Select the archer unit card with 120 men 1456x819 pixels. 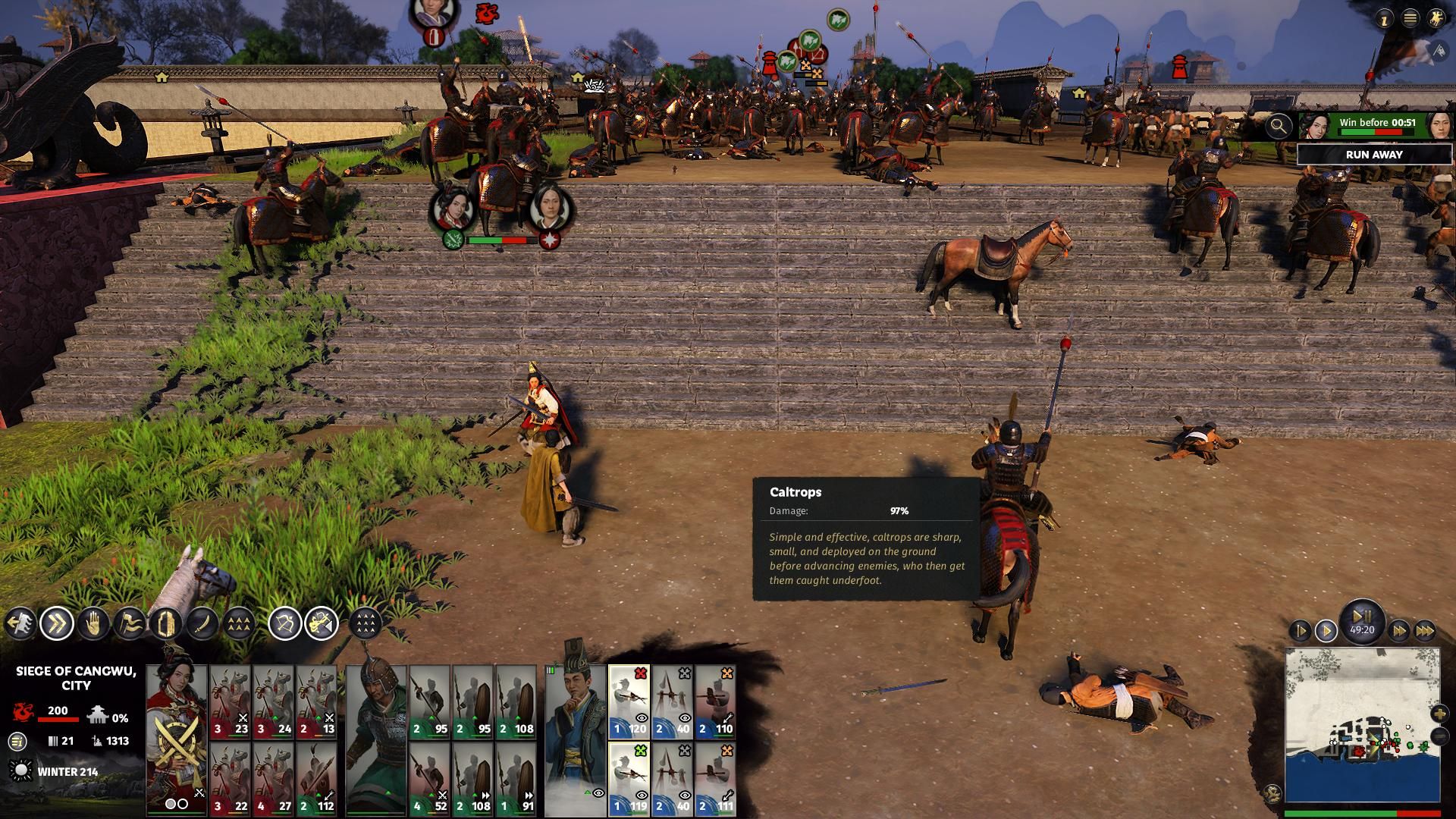point(629,703)
